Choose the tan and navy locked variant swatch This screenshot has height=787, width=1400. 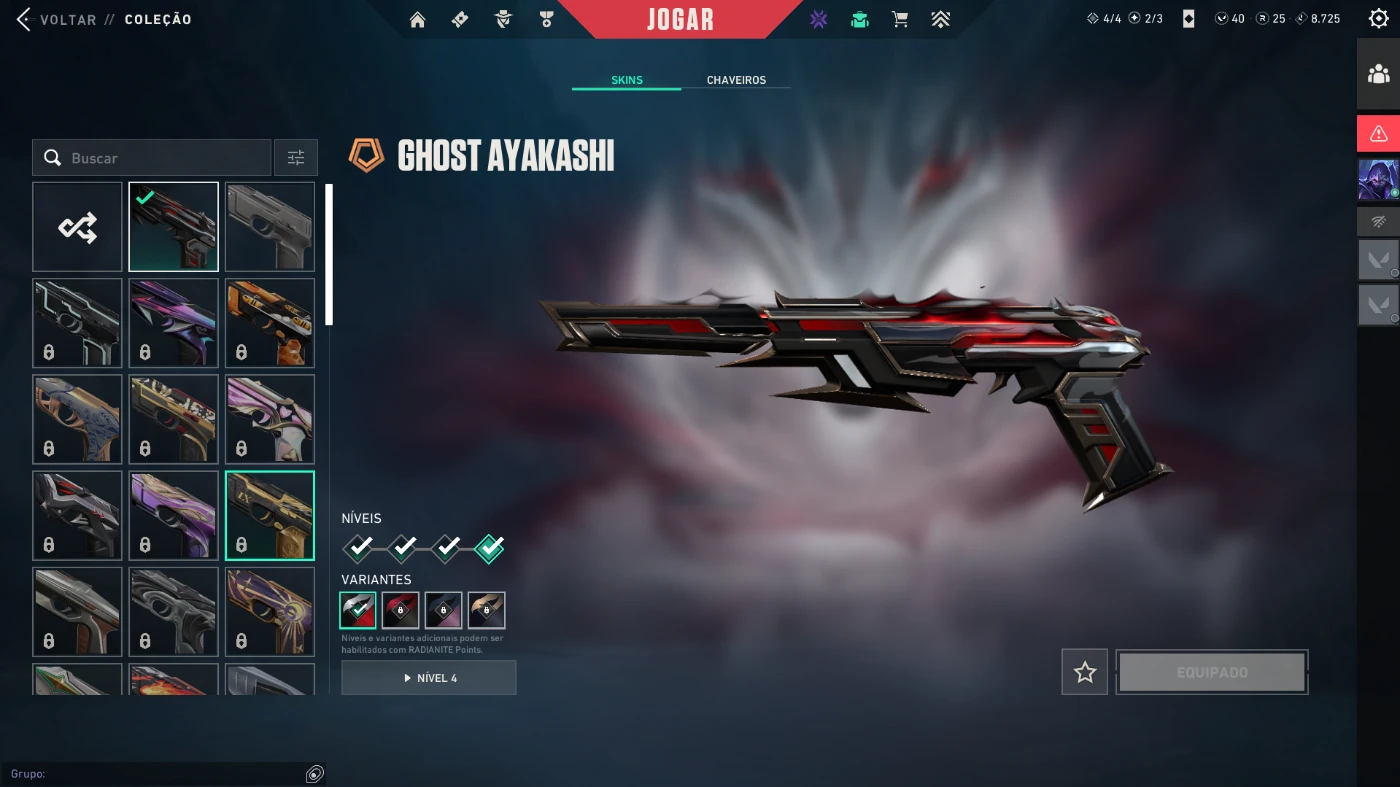pos(486,610)
